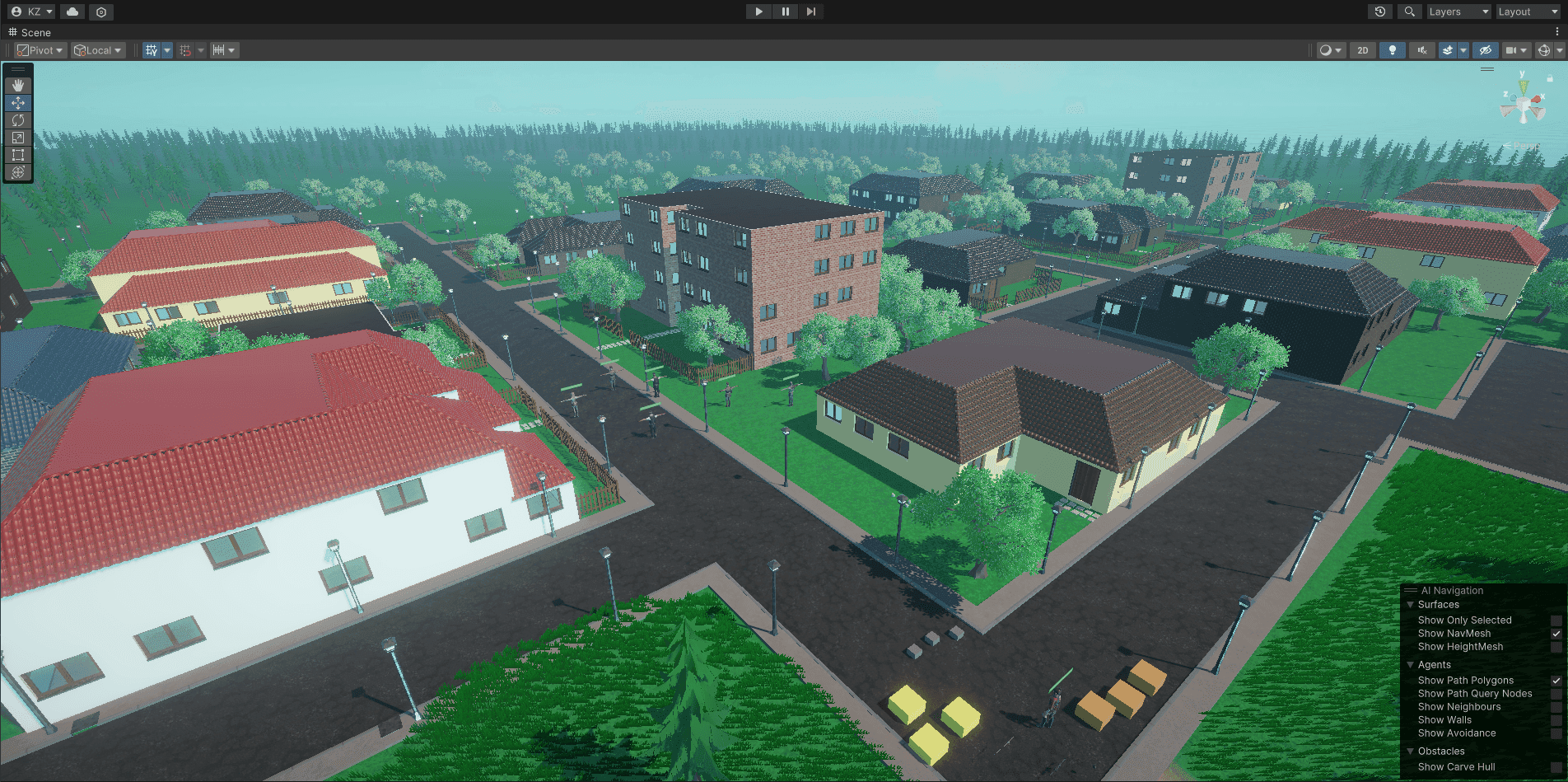This screenshot has width=1568, height=782.
Task: Open the Pivot dropdown
Action: [x=40, y=50]
